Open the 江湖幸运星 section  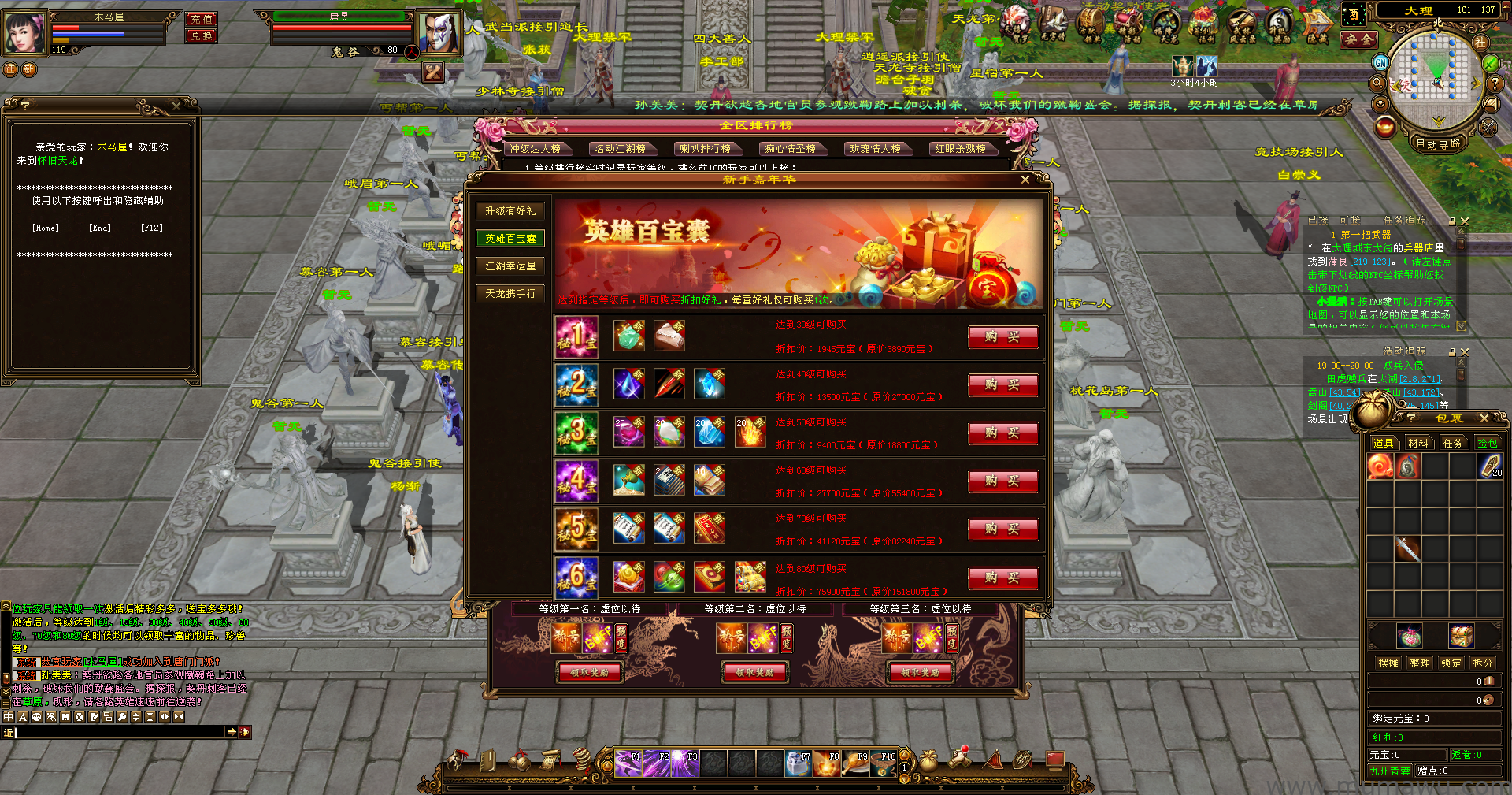(x=510, y=266)
